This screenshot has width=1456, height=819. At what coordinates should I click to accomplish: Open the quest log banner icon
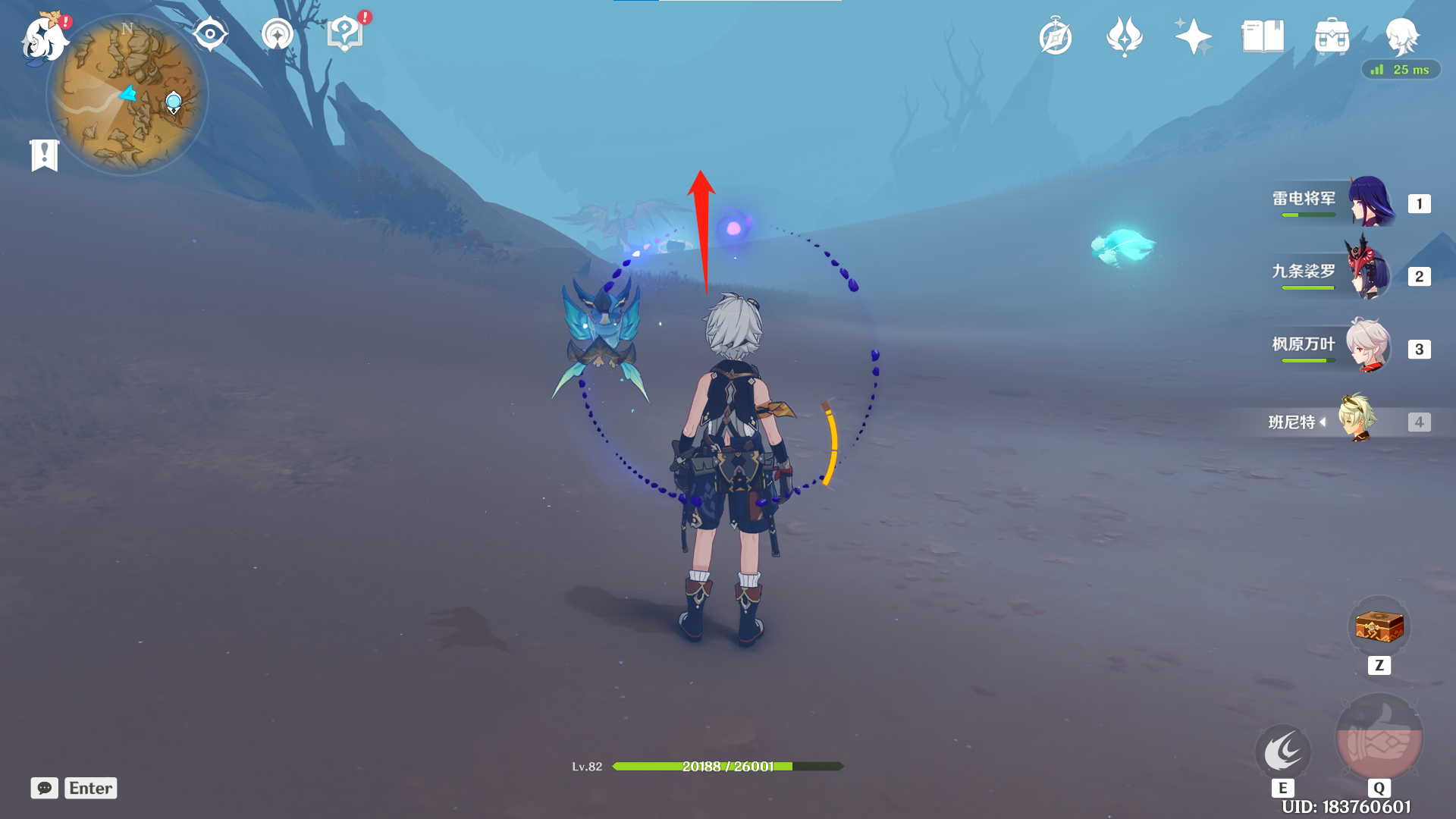45,155
